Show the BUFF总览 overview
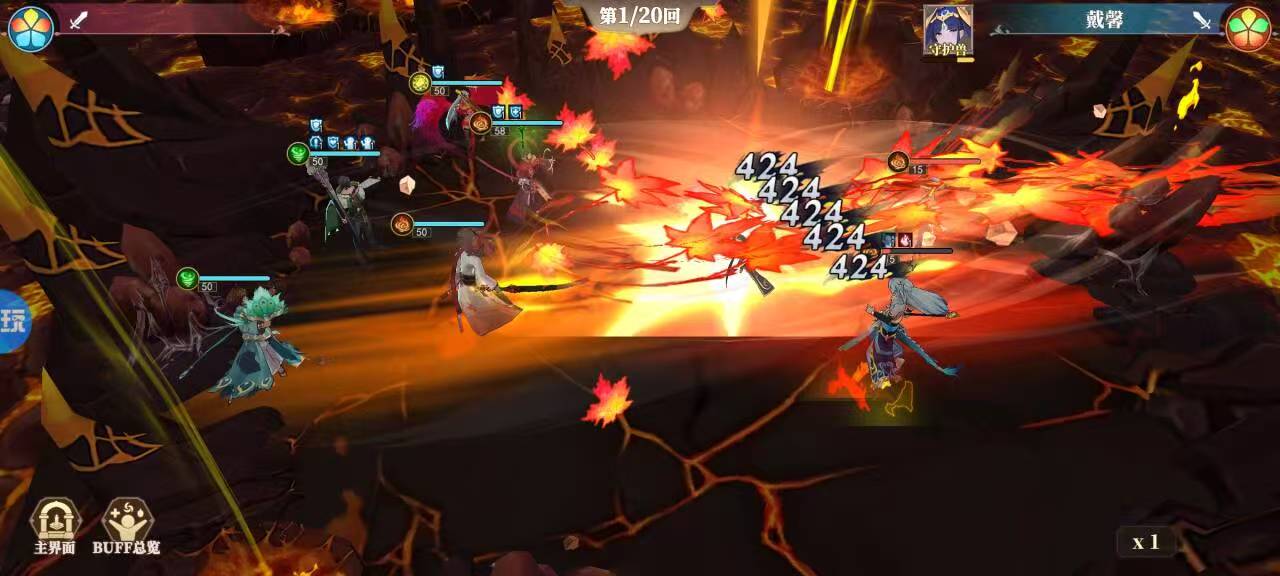Image resolution: width=1280 pixels, height=576 pixels. 126,524
